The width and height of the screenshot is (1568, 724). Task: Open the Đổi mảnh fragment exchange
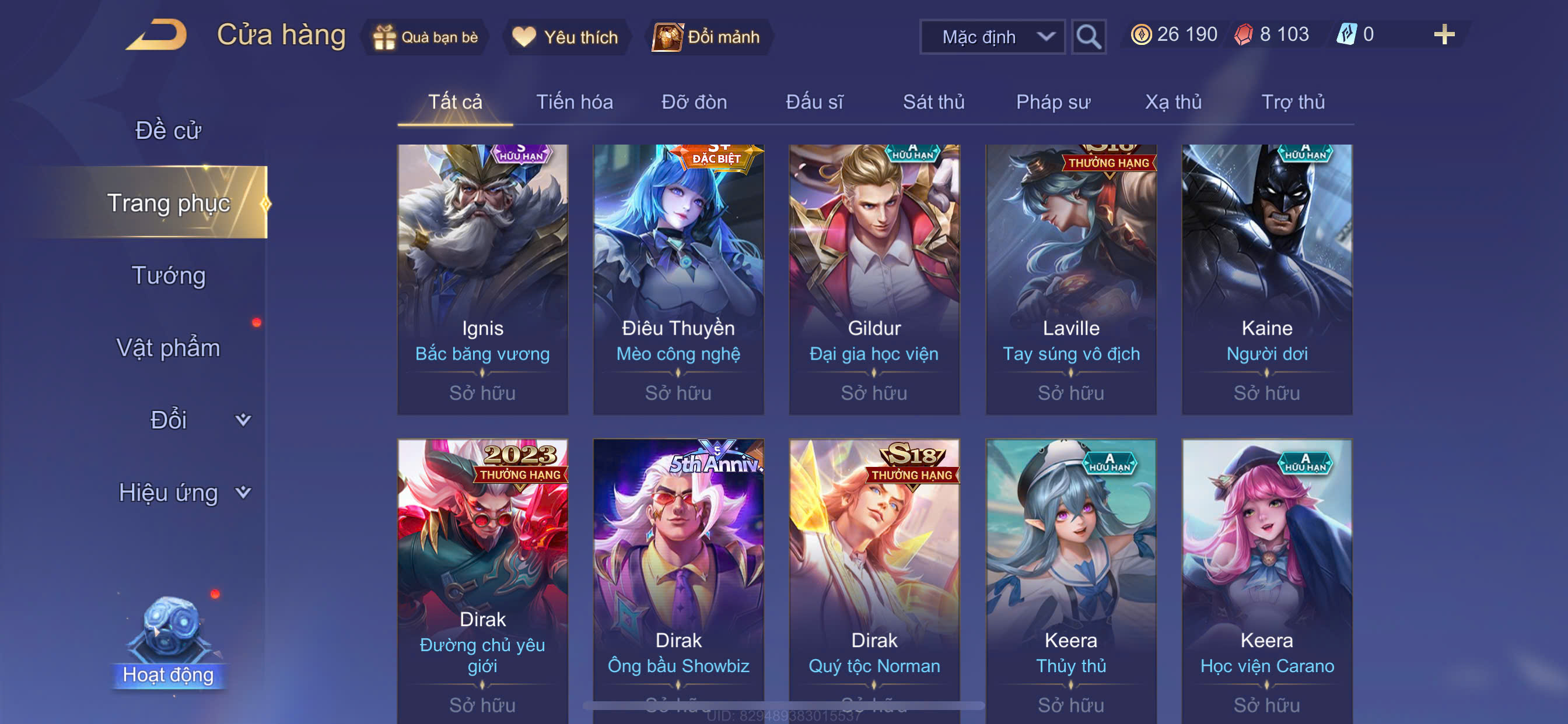coord(708,37)
